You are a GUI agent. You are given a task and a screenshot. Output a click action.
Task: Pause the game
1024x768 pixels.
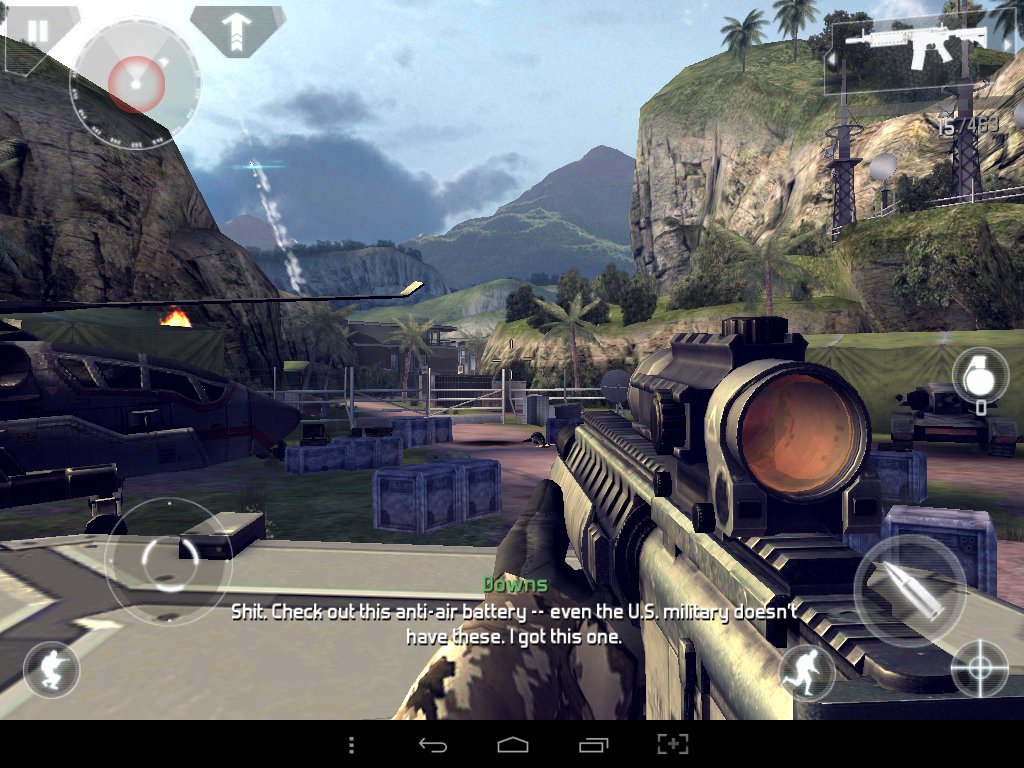coord(38,31)
